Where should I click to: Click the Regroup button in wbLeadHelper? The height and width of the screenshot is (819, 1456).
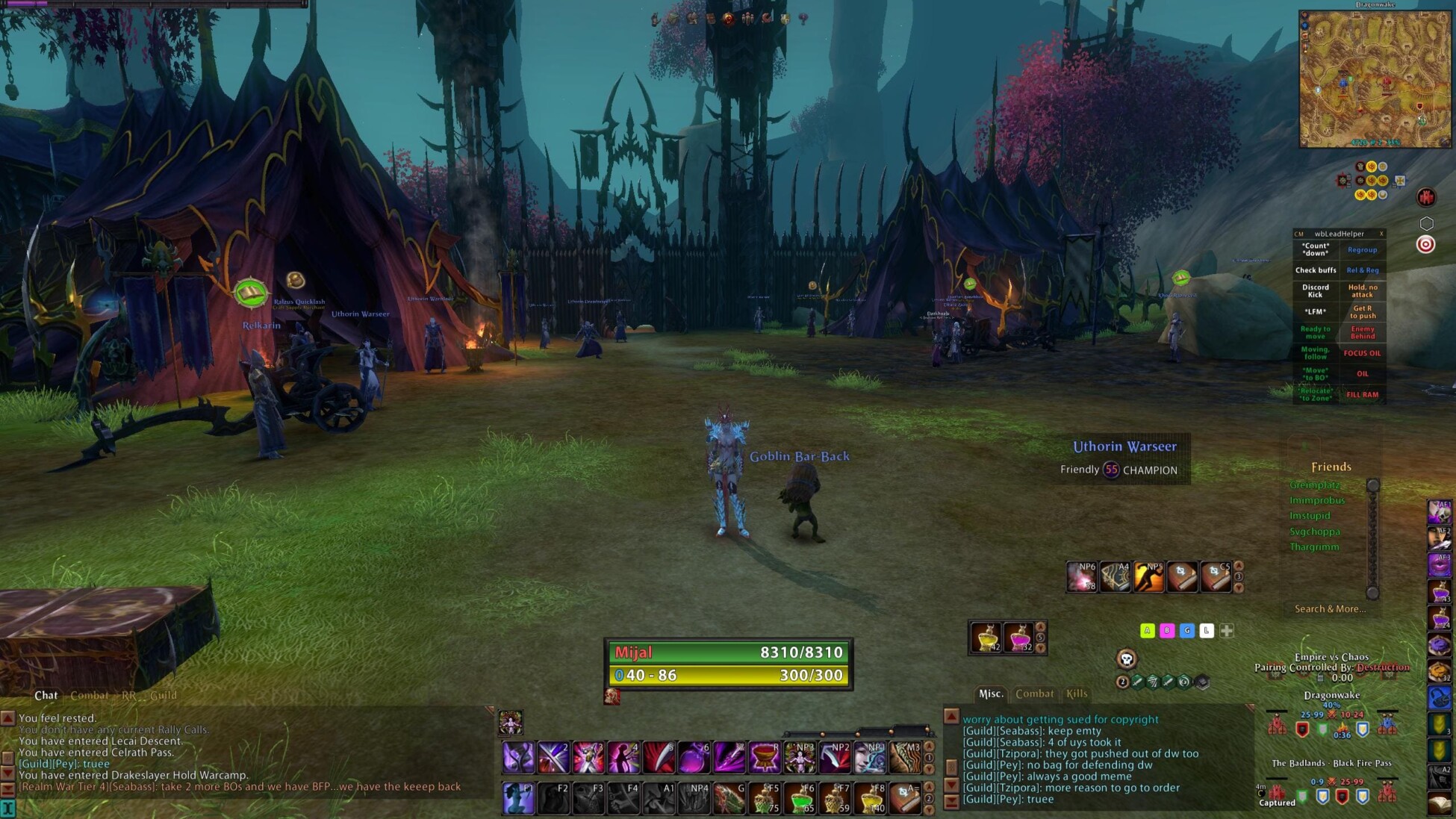(1362, 250)
